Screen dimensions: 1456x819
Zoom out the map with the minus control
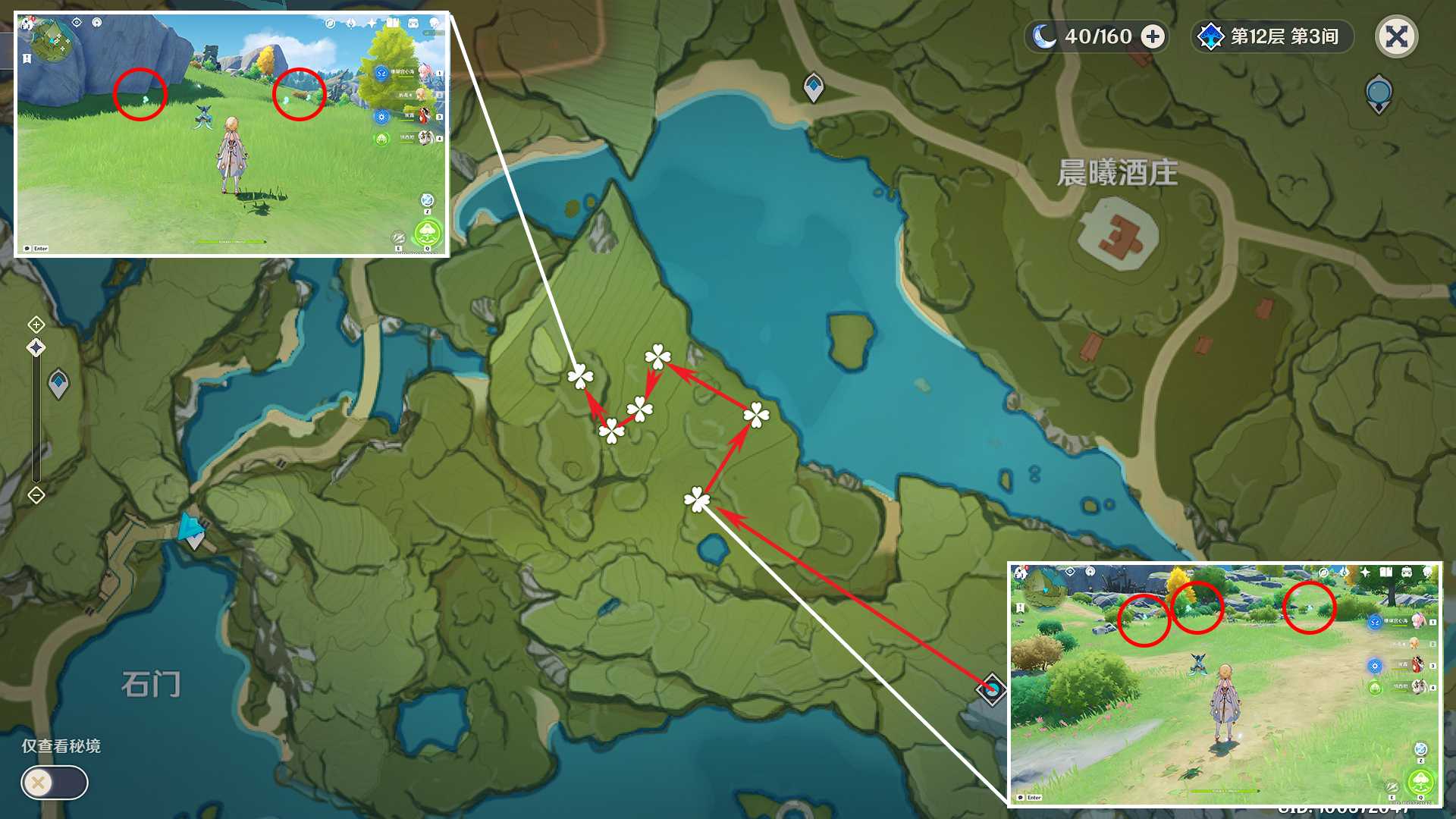click(36, 495)
